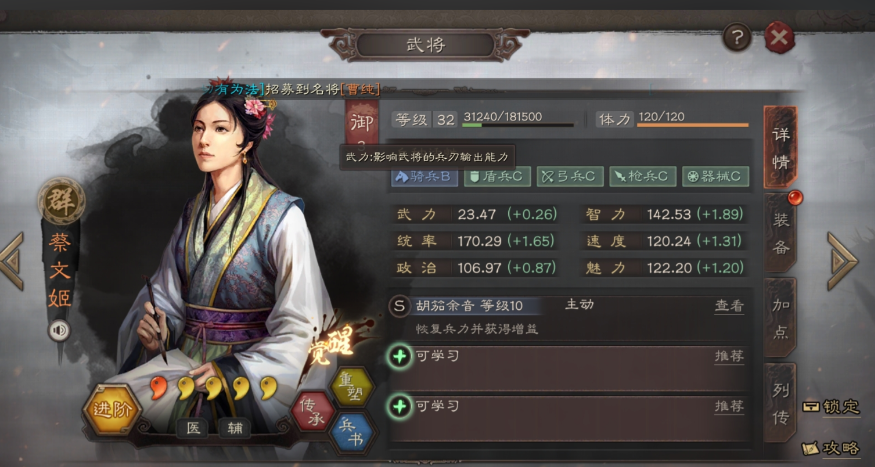The width and height of the screenshot is (875, 467).
Task: Select the 盾兵C shield troop type
Action: [496, 176]
